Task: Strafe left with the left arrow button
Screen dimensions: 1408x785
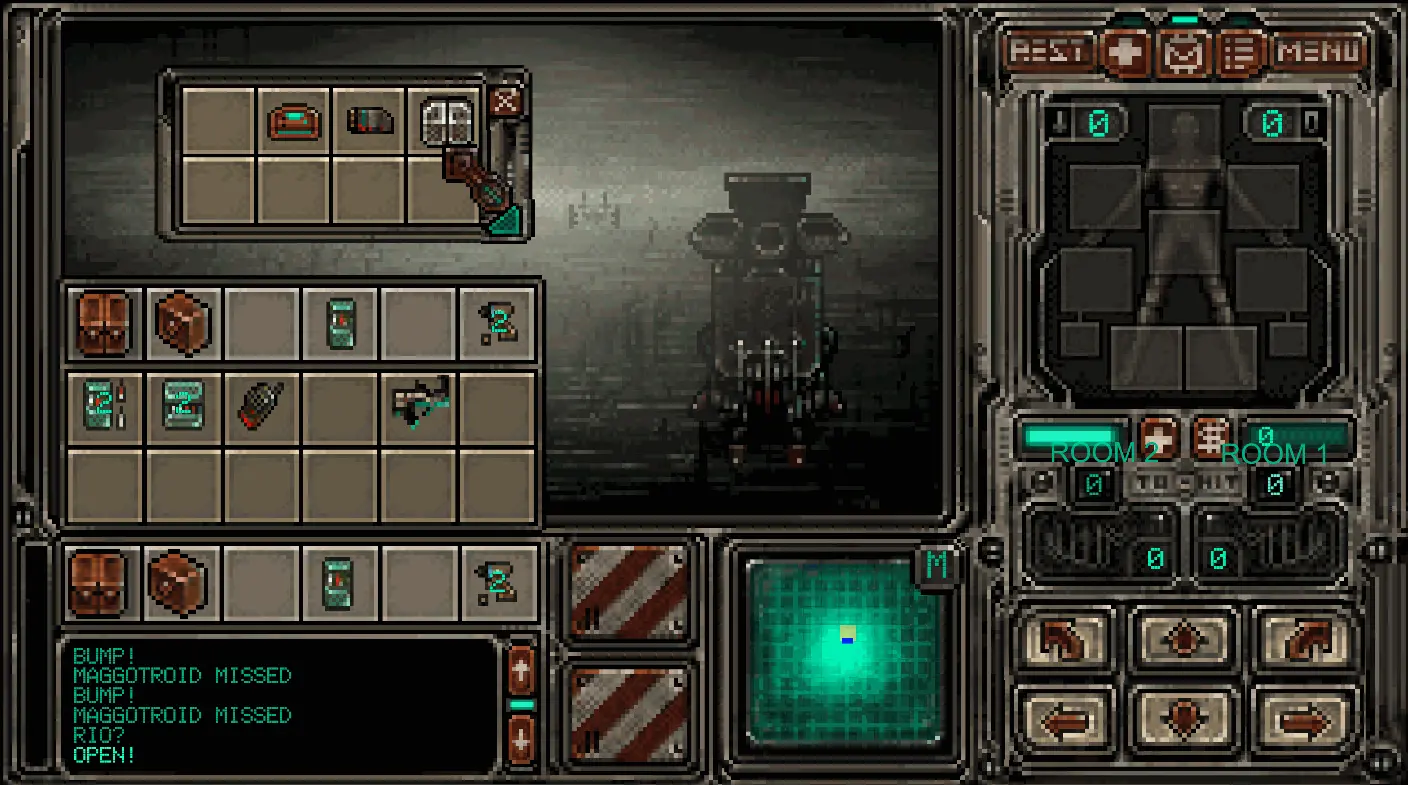Action: 1066,718
